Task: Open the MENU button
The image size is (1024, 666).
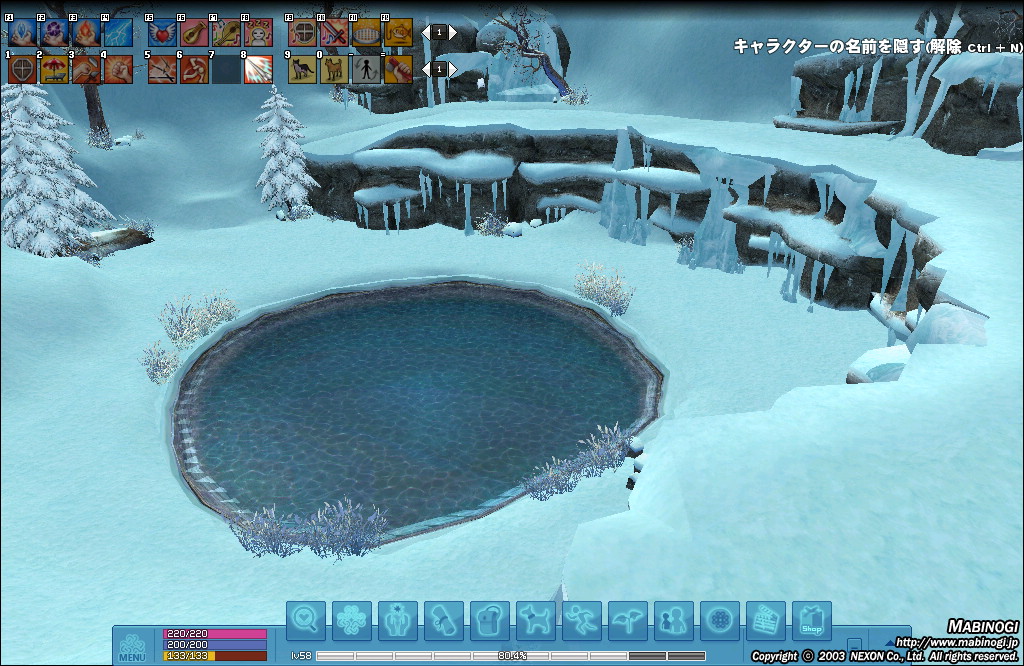Action: coord(133,647)
